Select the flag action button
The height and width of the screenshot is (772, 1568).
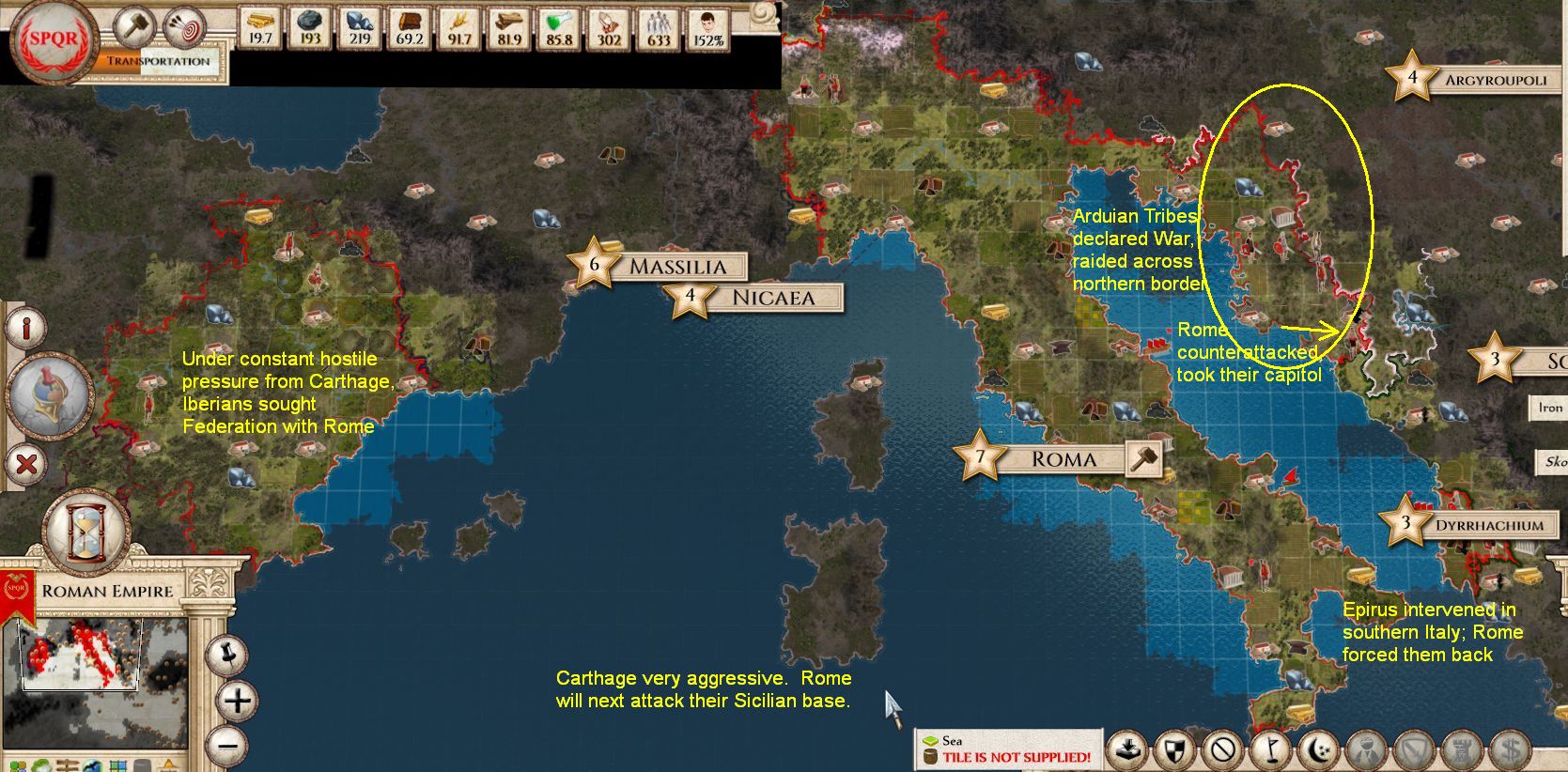coord(1270,750)
